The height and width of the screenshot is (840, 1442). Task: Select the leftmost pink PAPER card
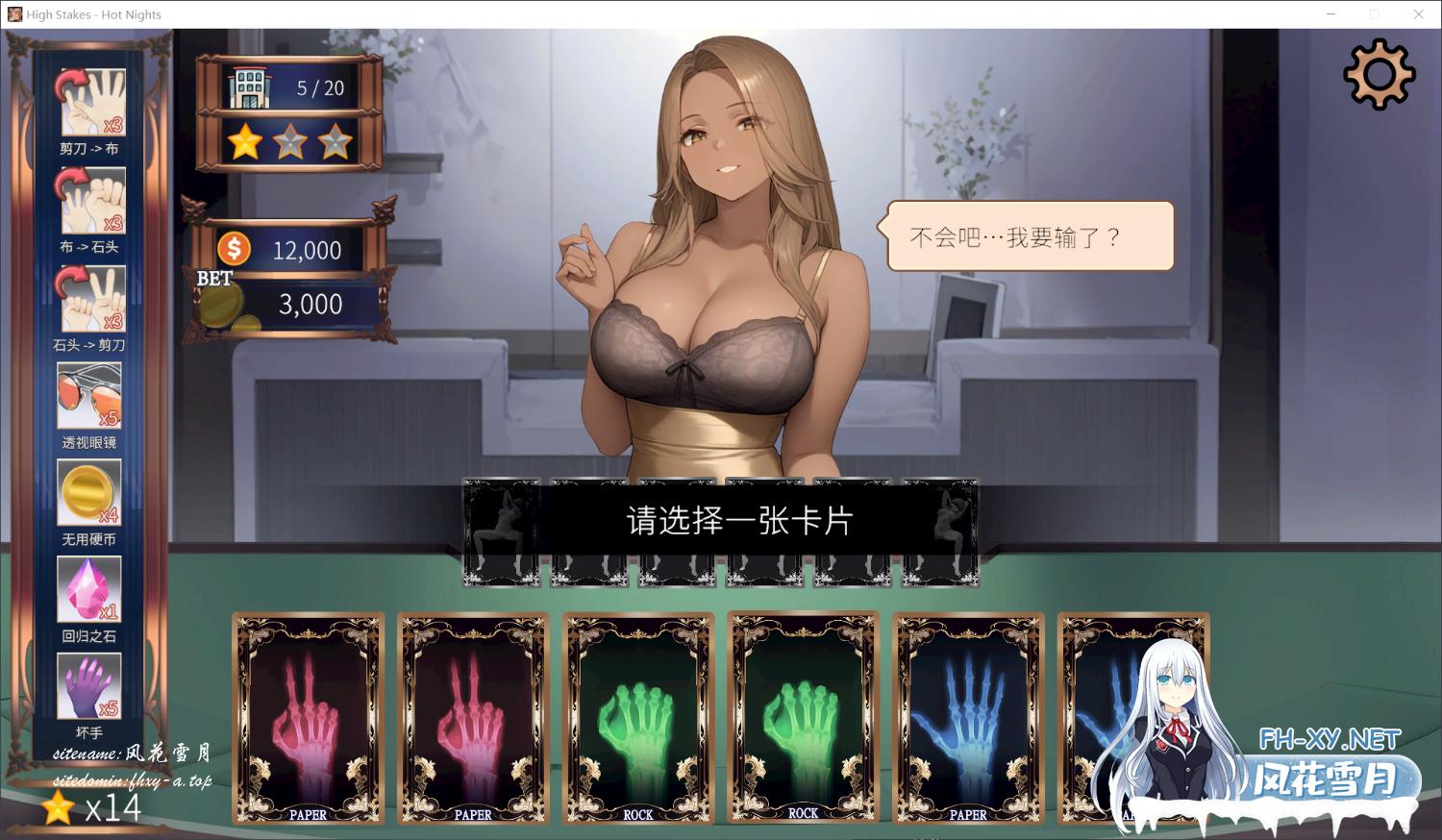(308, 718)
